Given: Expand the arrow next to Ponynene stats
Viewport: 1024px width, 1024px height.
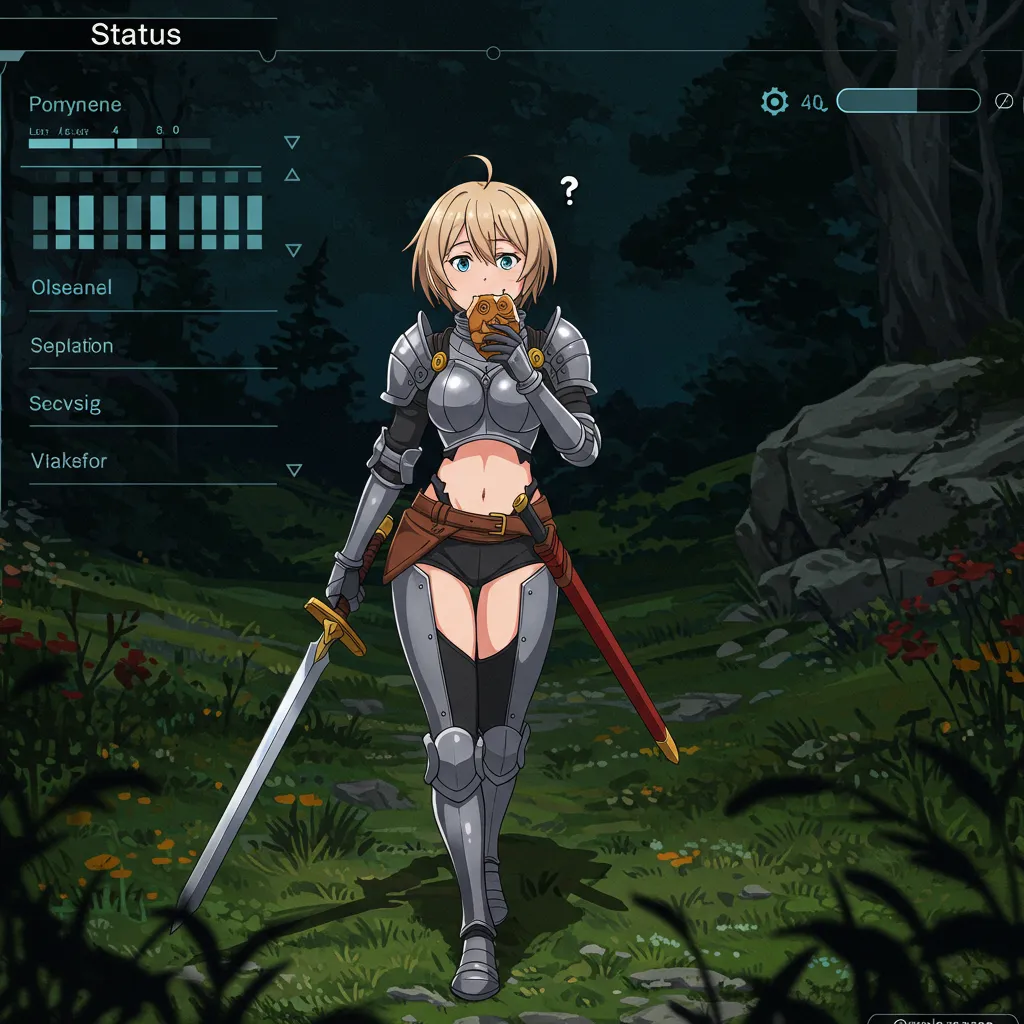Looking at the screenshot, I should (x=292, y=142).
